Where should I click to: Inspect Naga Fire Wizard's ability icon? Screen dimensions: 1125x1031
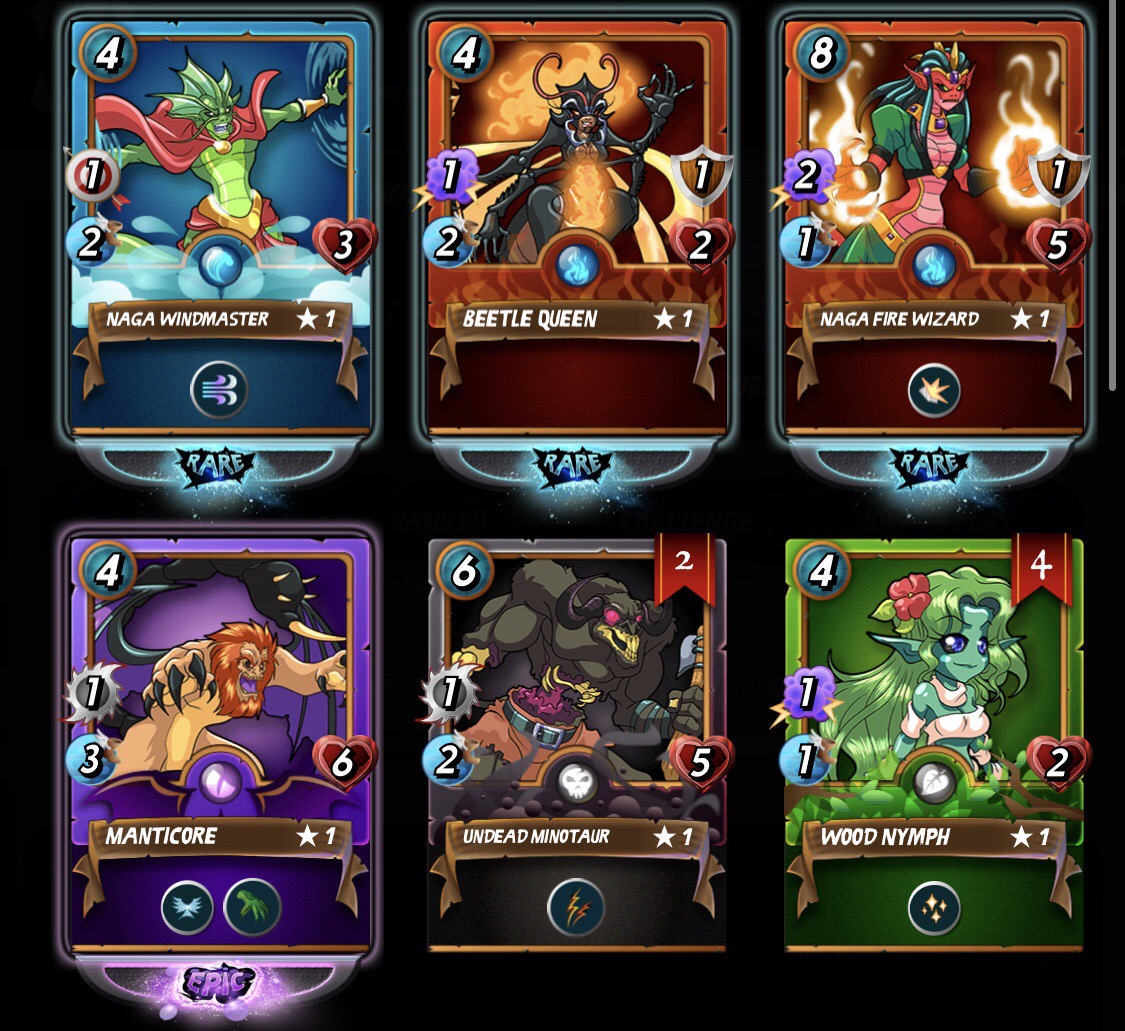click(934, 390)
